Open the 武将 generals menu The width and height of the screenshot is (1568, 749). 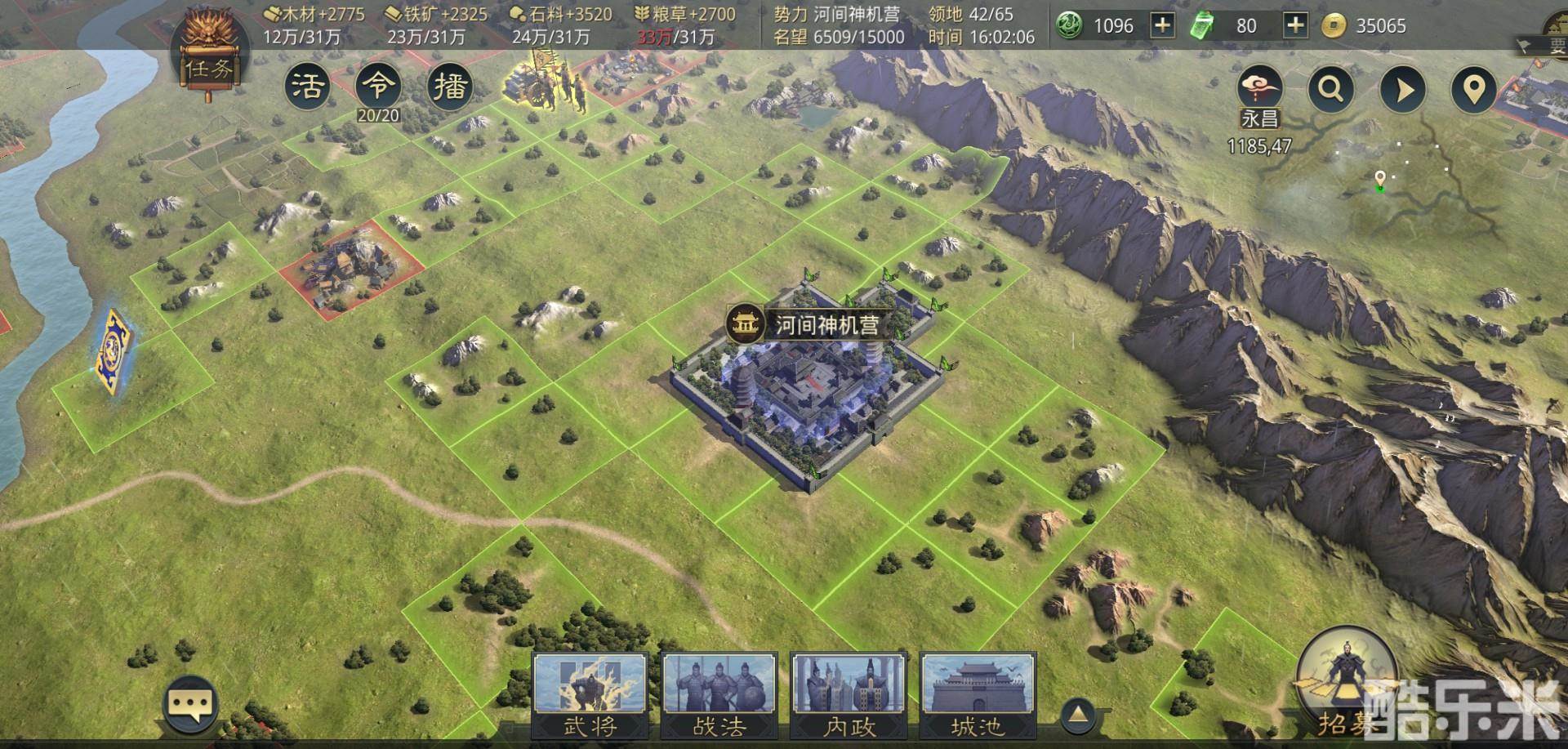(590, 694)
